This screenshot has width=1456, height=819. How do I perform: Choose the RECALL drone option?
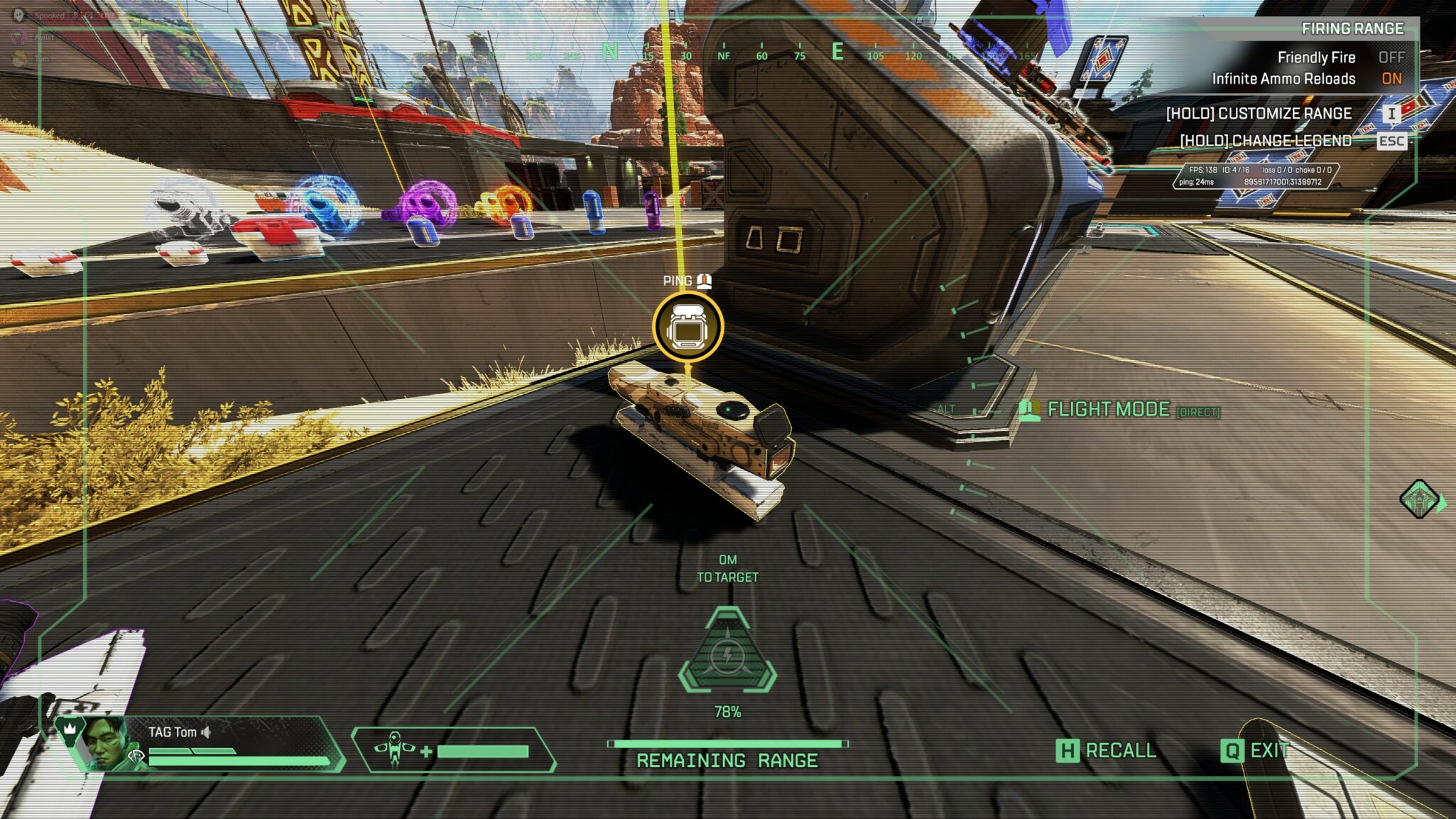pyautogui.click(x=1106, y=751)
